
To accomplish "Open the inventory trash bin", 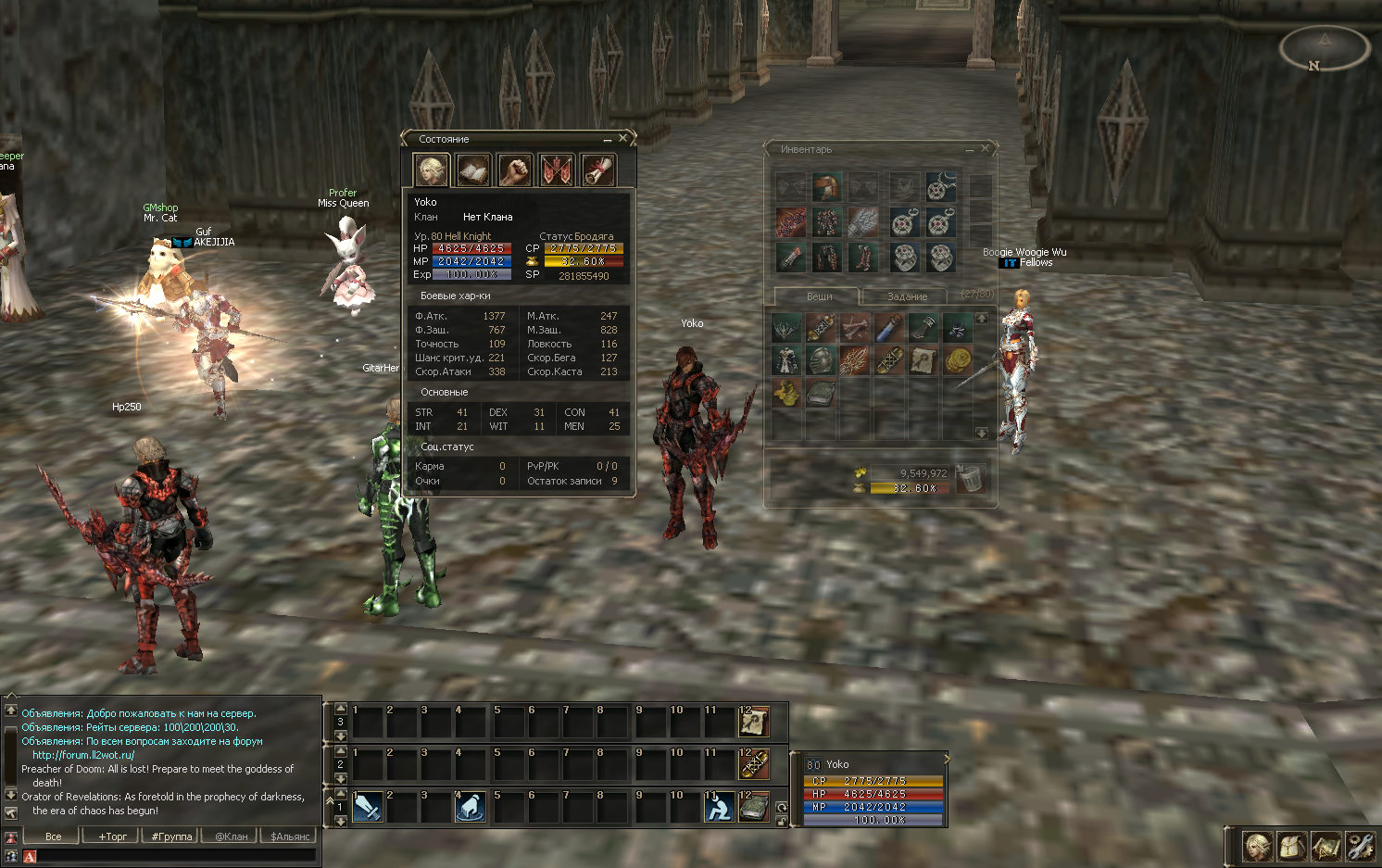I will pyautogui.click(x=970, y=479).
